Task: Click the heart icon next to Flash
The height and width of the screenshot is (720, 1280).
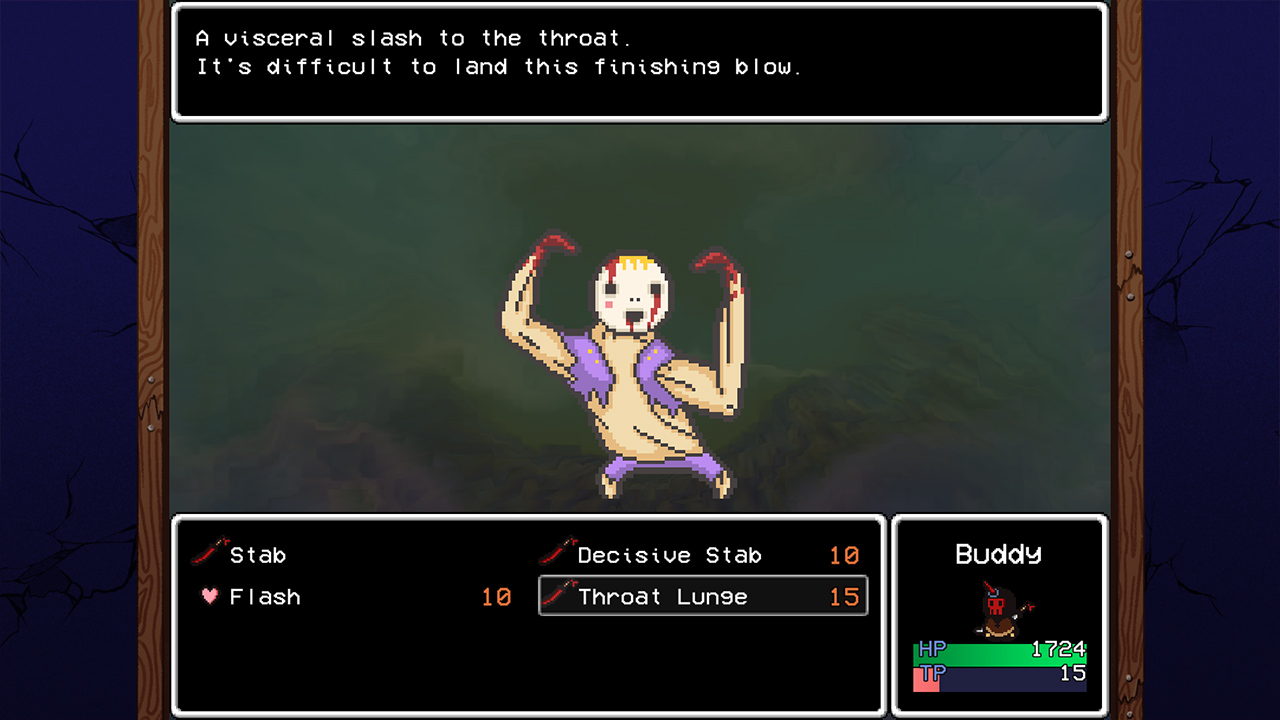Action: (x=212, y=596)
